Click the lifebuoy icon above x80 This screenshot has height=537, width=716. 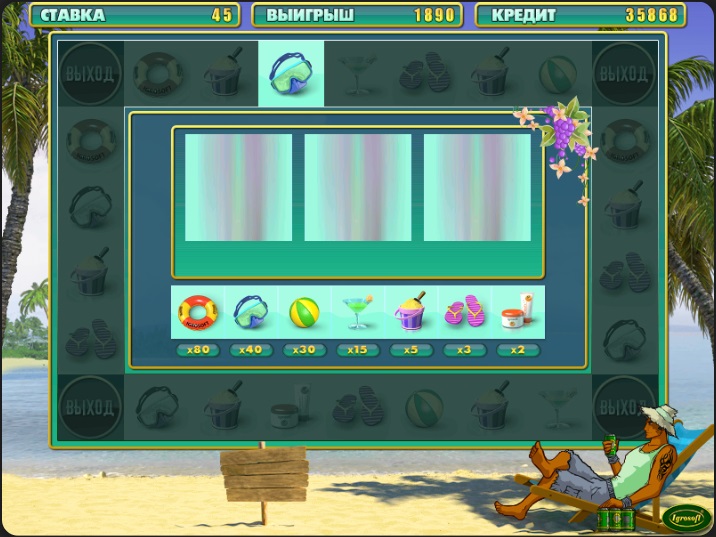point(197,313)
